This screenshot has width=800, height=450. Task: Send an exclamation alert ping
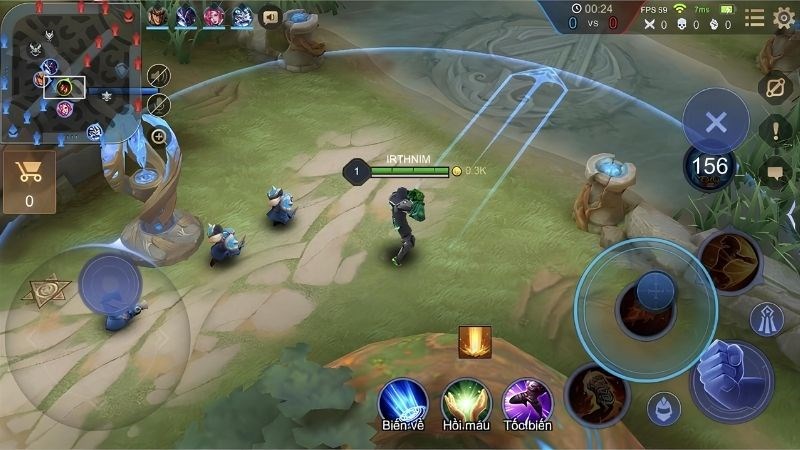pos(775,130)
